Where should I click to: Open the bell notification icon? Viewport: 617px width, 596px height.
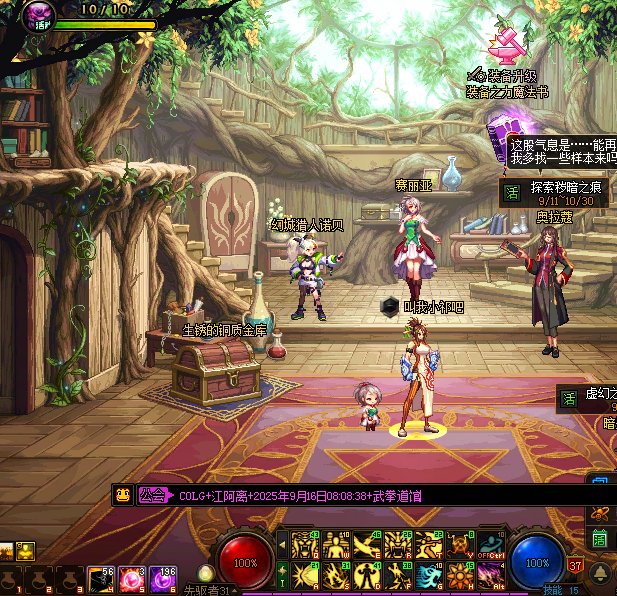pyautogui.click(x=600, y=572)
